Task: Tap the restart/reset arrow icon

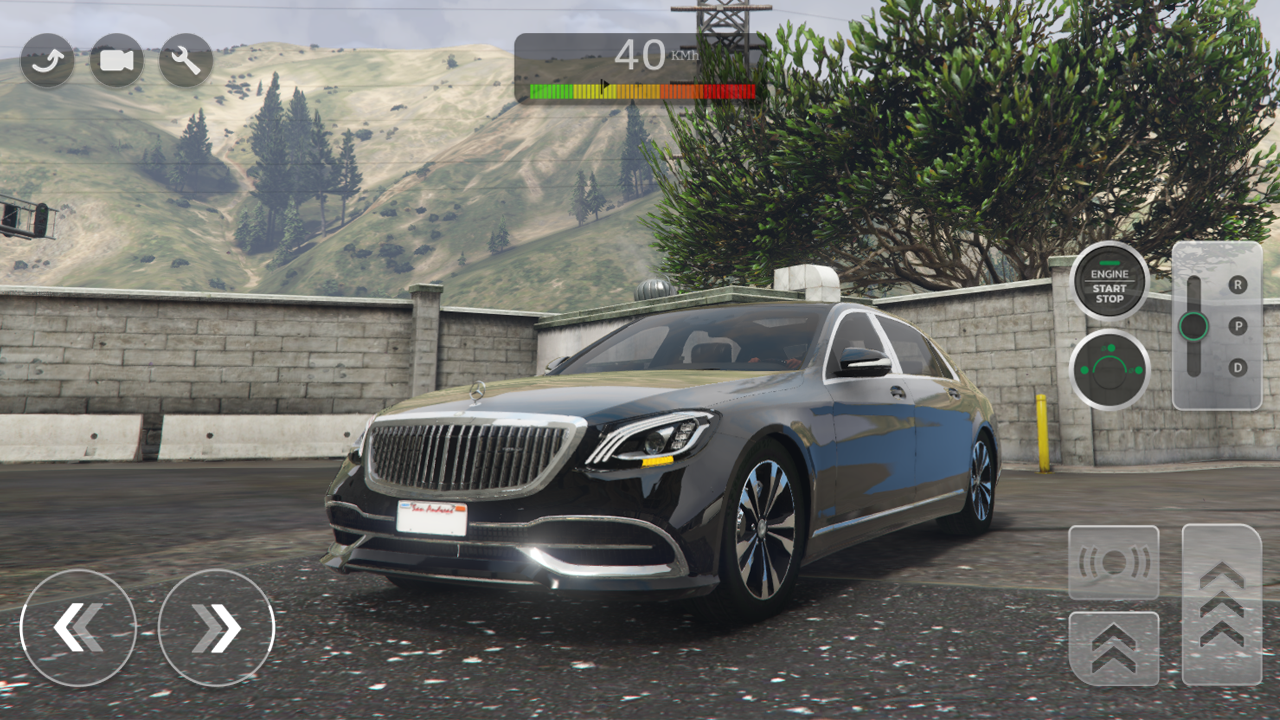Action: (x=45, y=61)
